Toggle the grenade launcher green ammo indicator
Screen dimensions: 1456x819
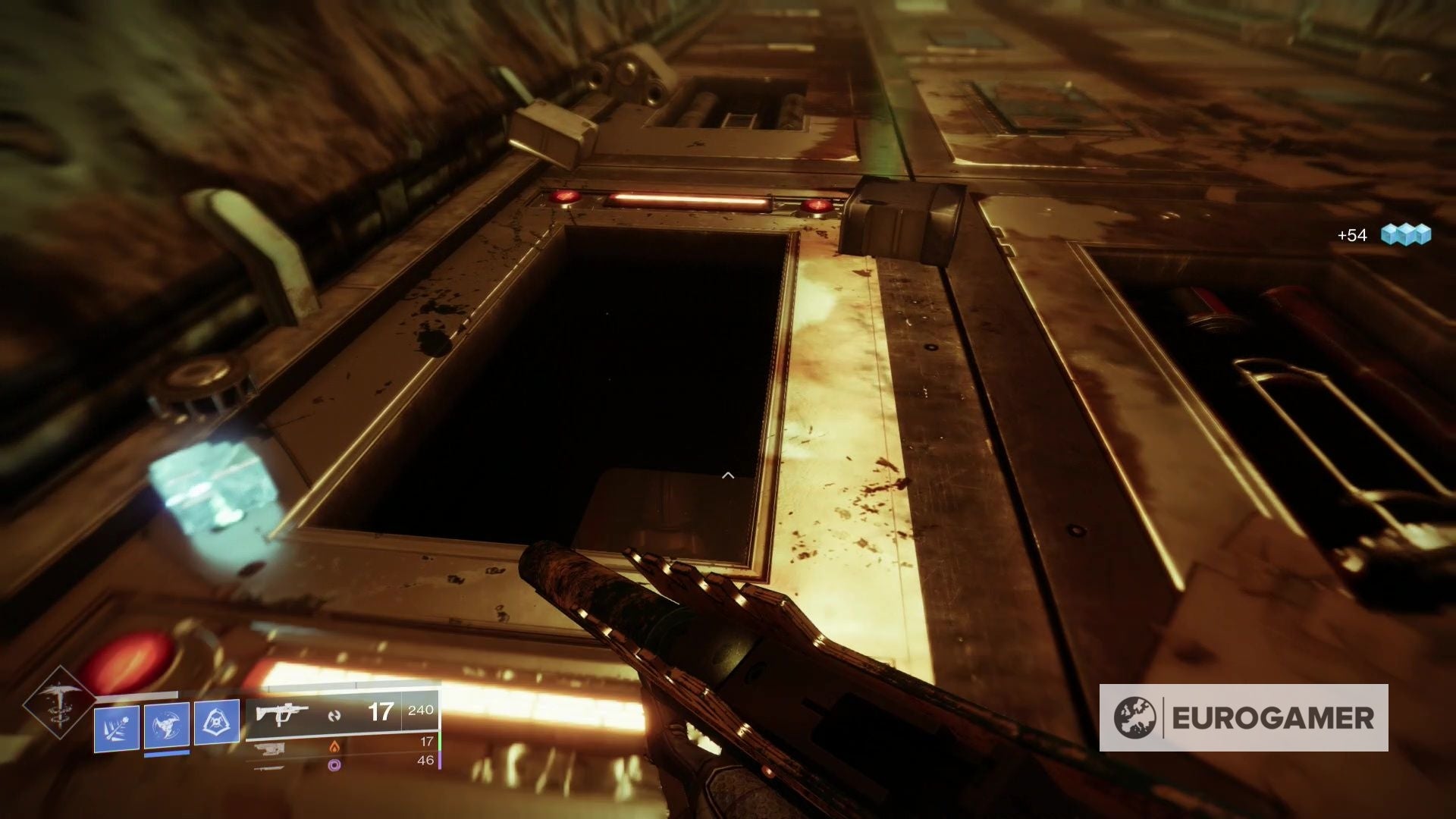(441, 742)
